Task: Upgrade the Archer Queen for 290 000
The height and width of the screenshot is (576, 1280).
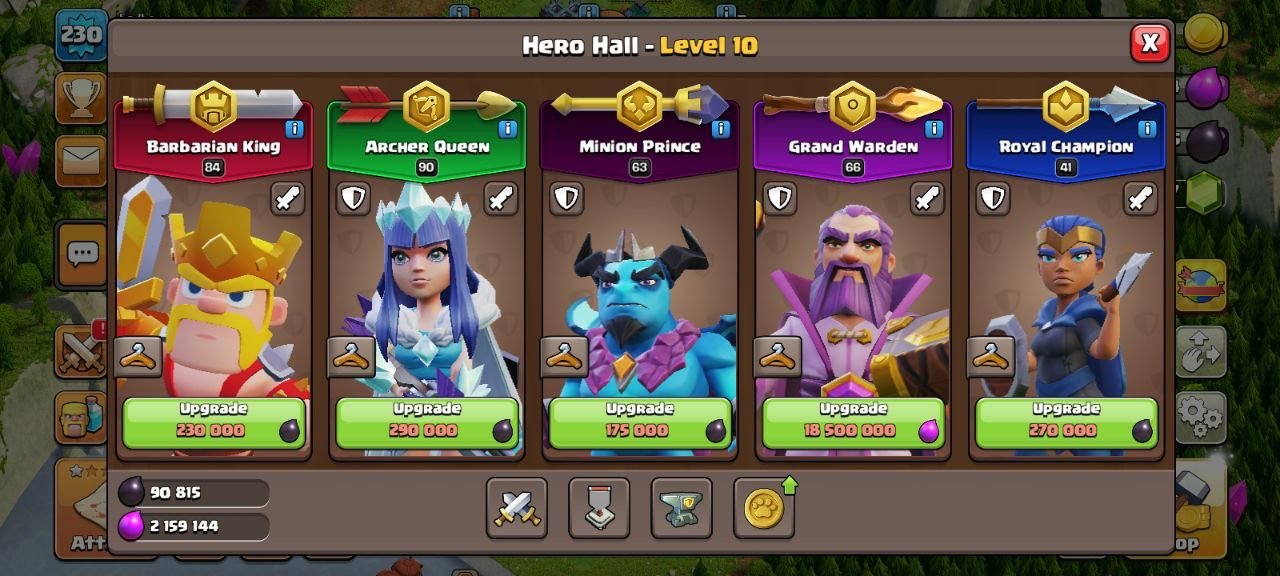Action: (427, 422)
